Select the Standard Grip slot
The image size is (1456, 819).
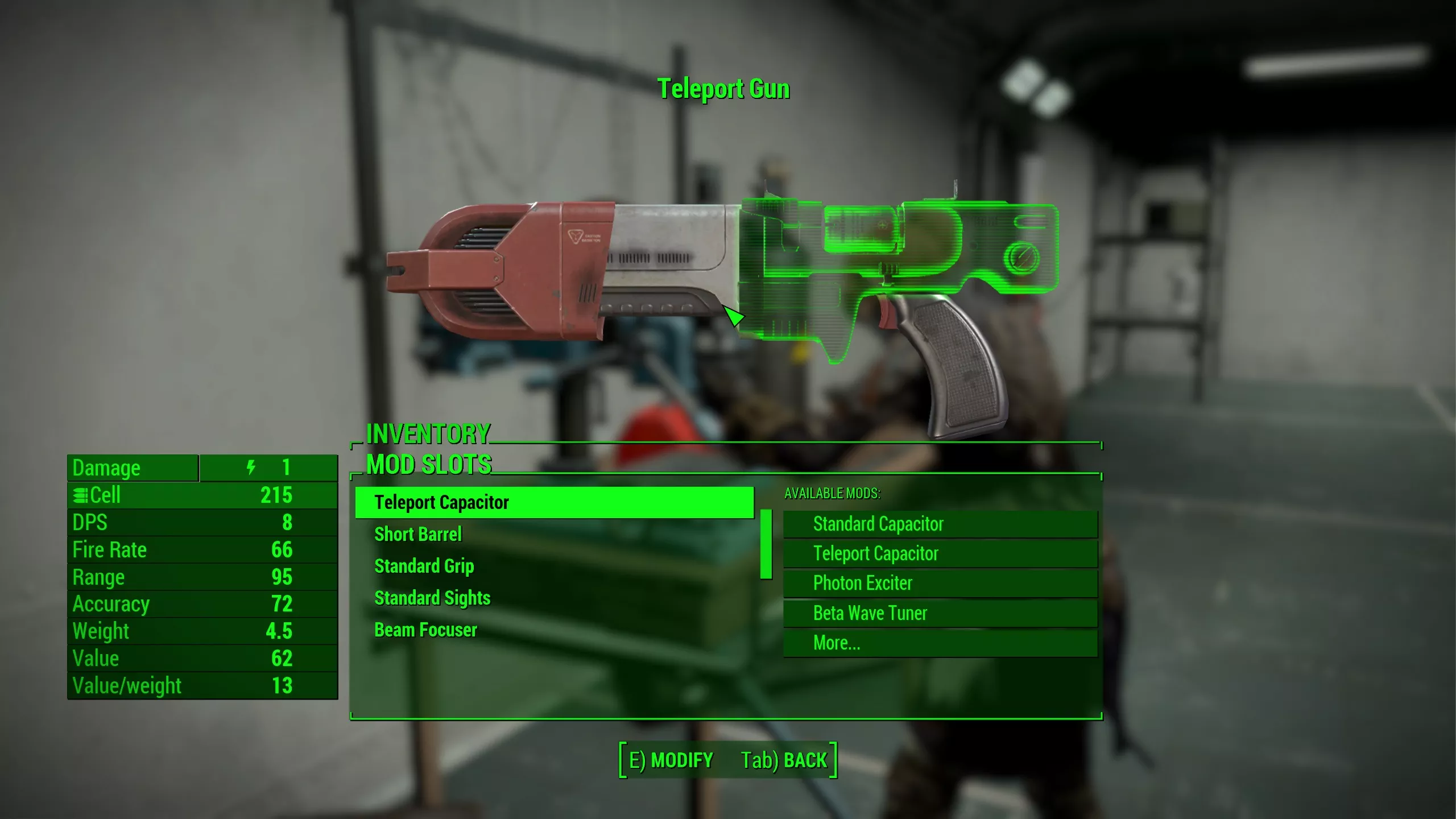tap(424, 566)
